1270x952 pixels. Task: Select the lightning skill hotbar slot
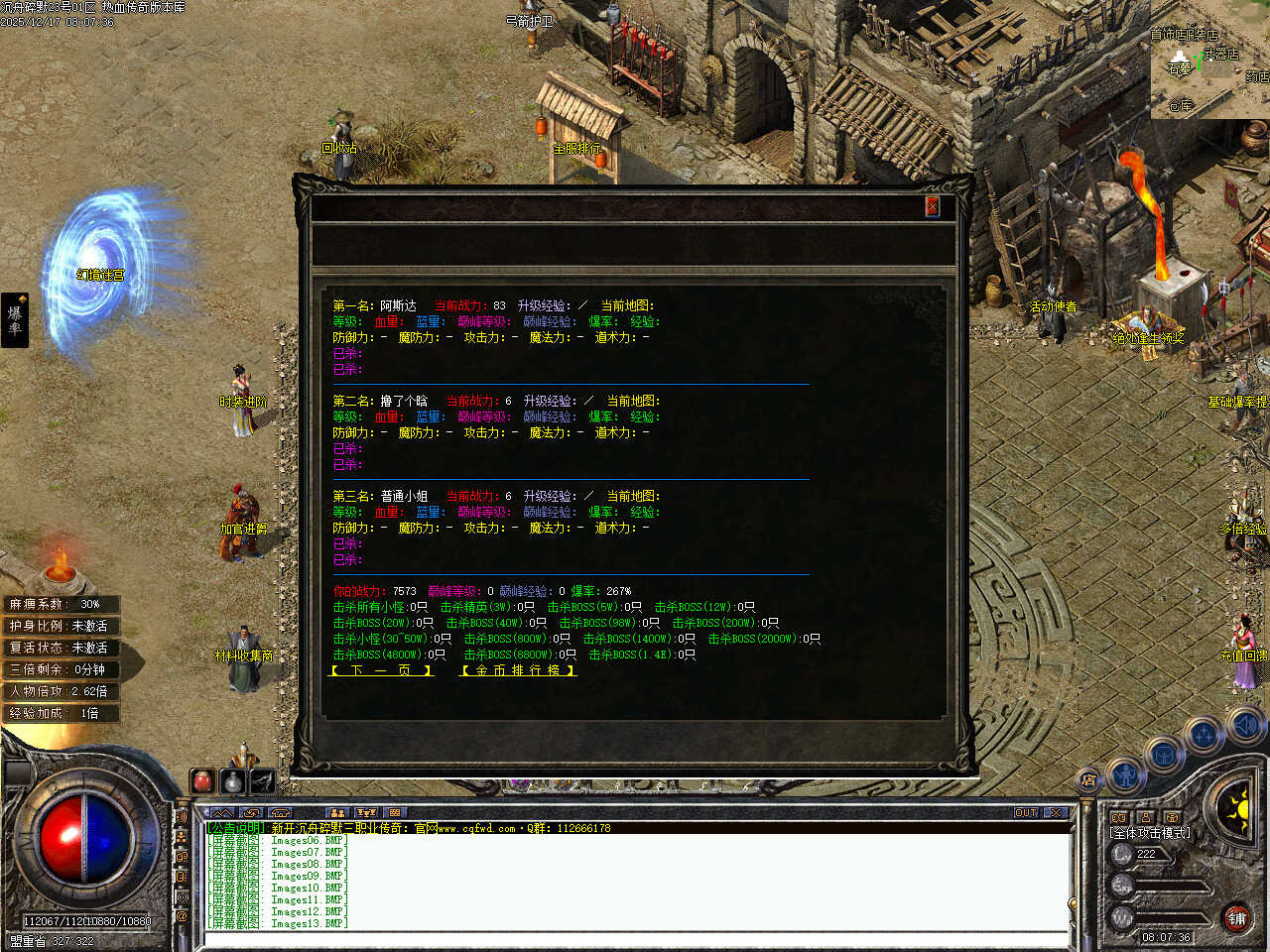coord(262,781)
